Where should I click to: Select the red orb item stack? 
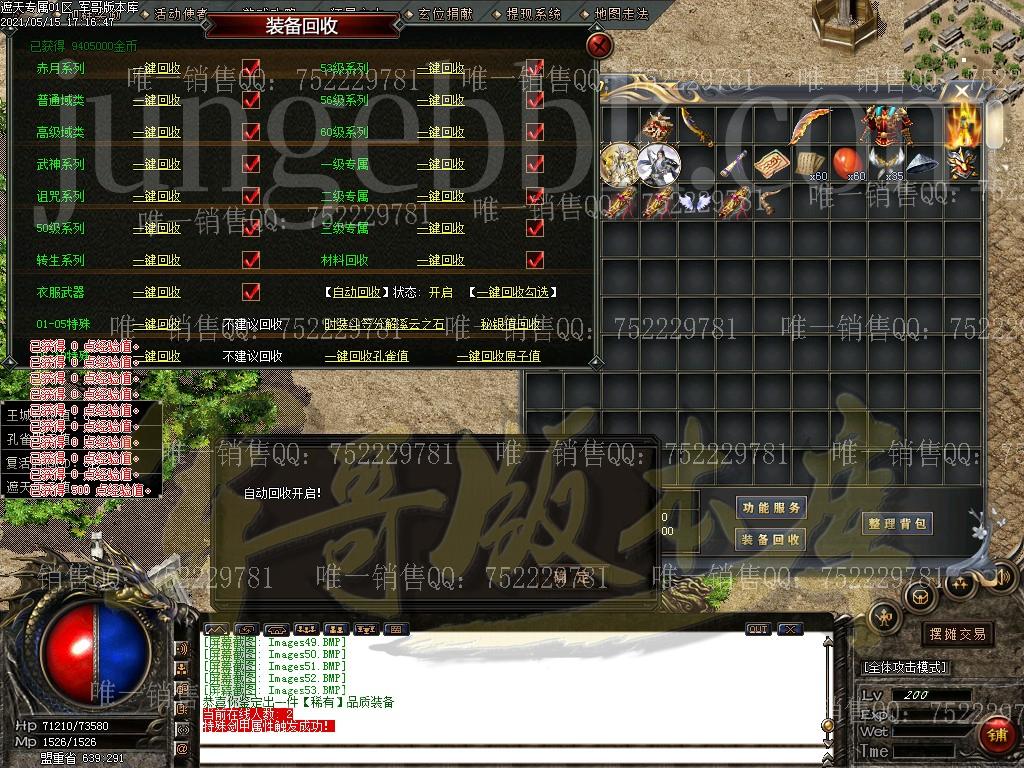(x=847, y=160)
